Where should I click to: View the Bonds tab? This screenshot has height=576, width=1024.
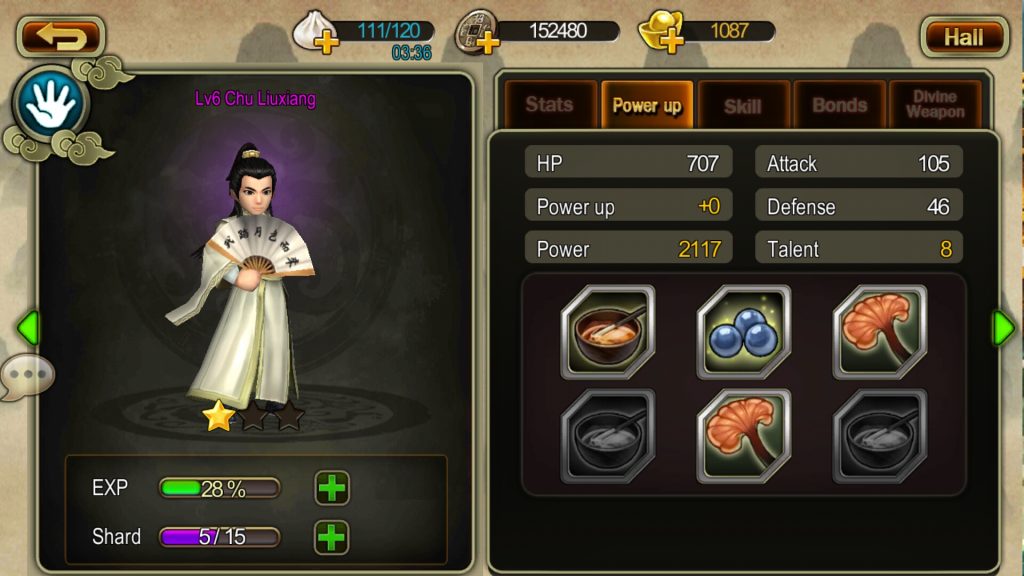tap(839, 105)
